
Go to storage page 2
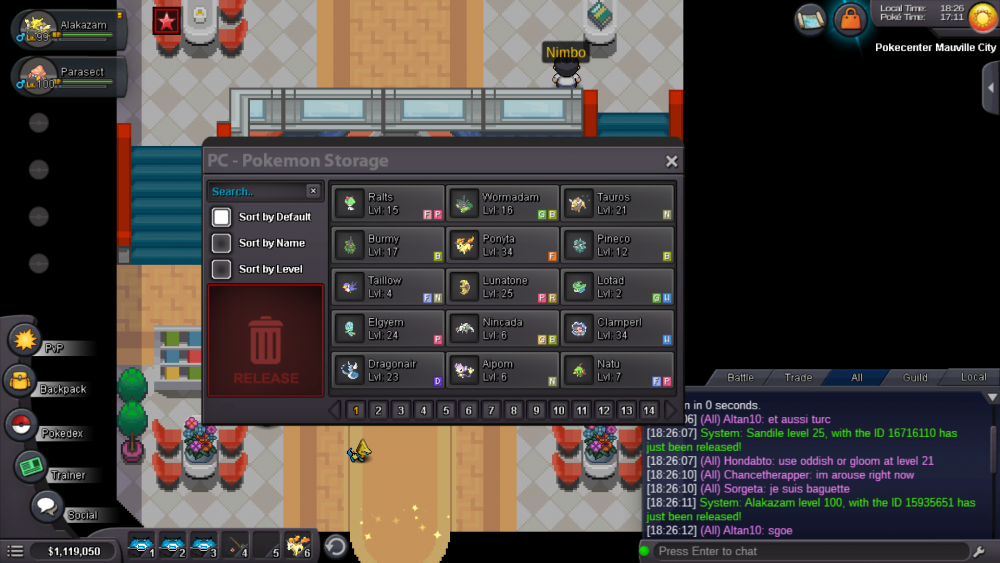click(x=378, y=410)
